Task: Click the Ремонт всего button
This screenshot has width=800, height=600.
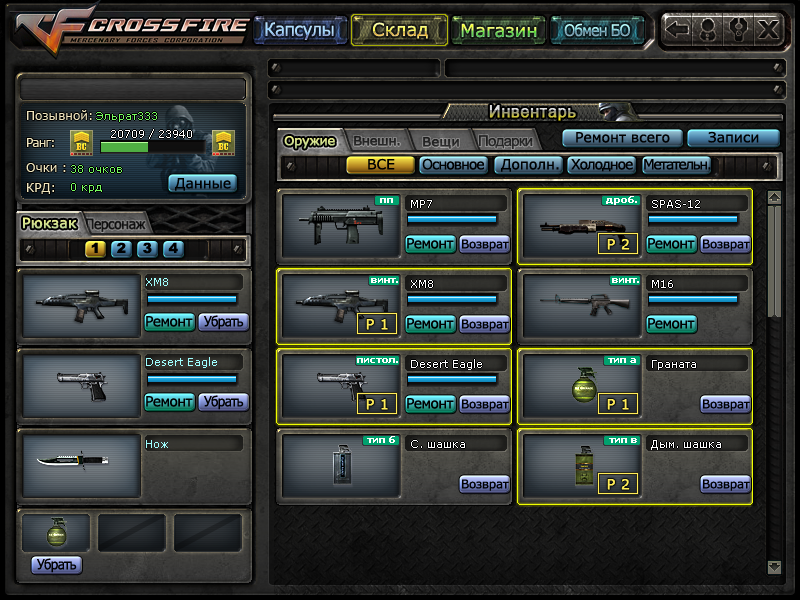Action: (x=622, y=138)
